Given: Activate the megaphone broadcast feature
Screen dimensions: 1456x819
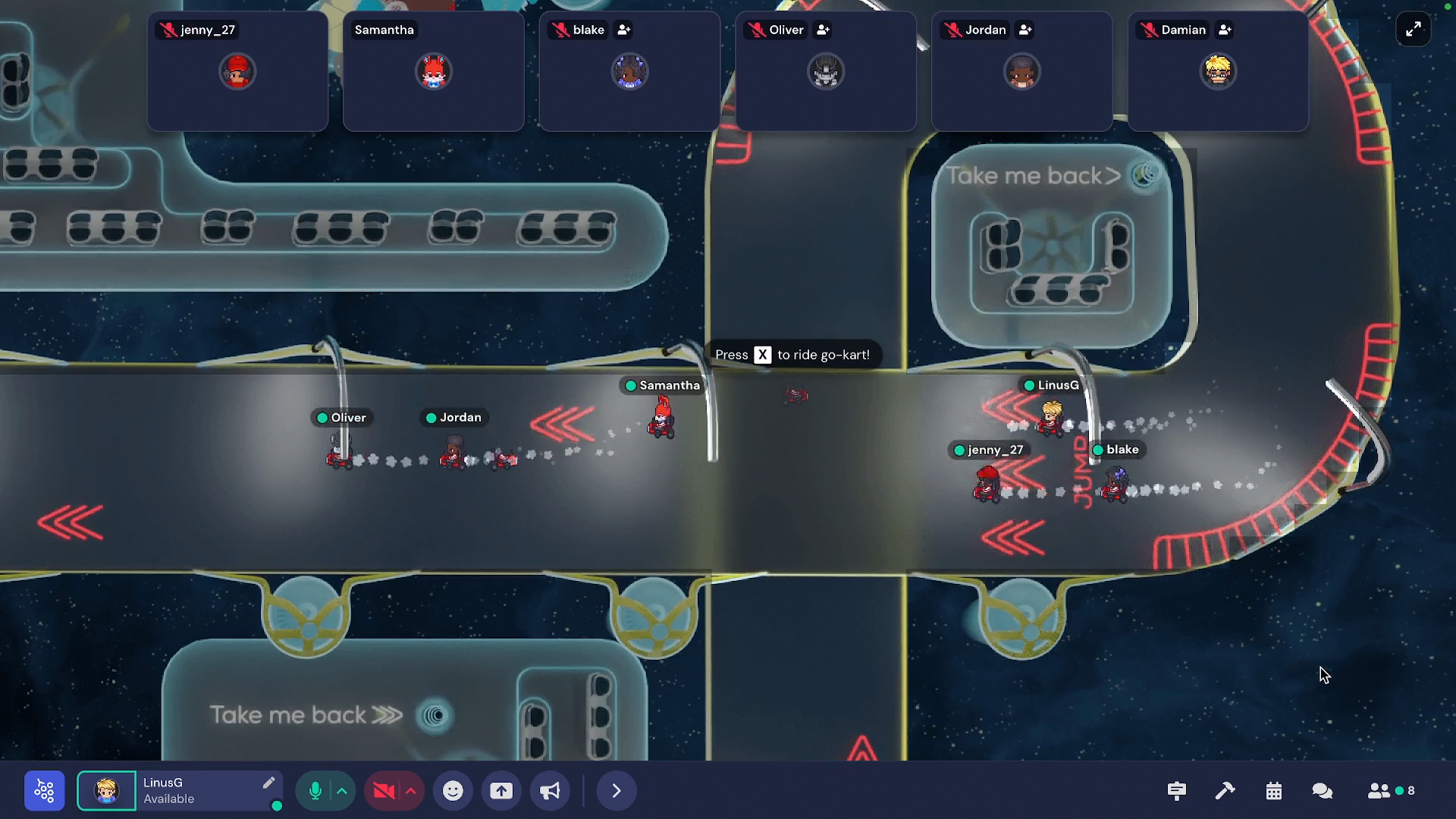Looking at the screenshot, I should (550, 791).
